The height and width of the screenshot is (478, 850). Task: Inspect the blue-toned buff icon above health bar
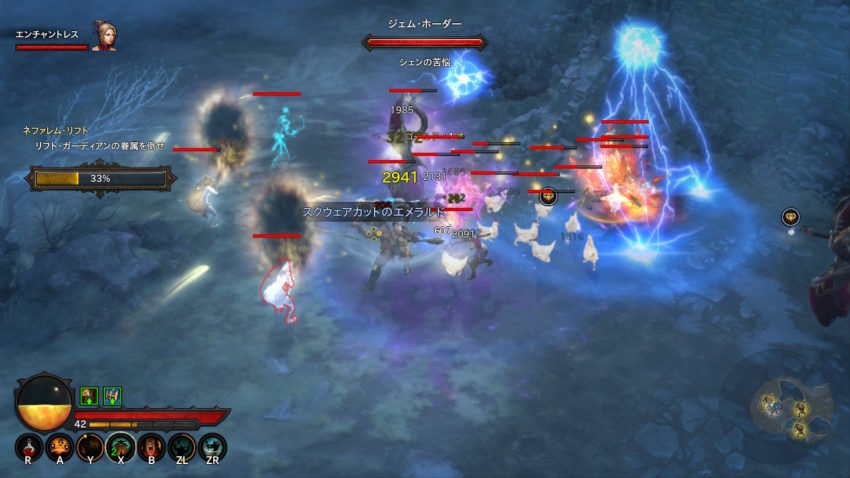click(x=112, y=396)
